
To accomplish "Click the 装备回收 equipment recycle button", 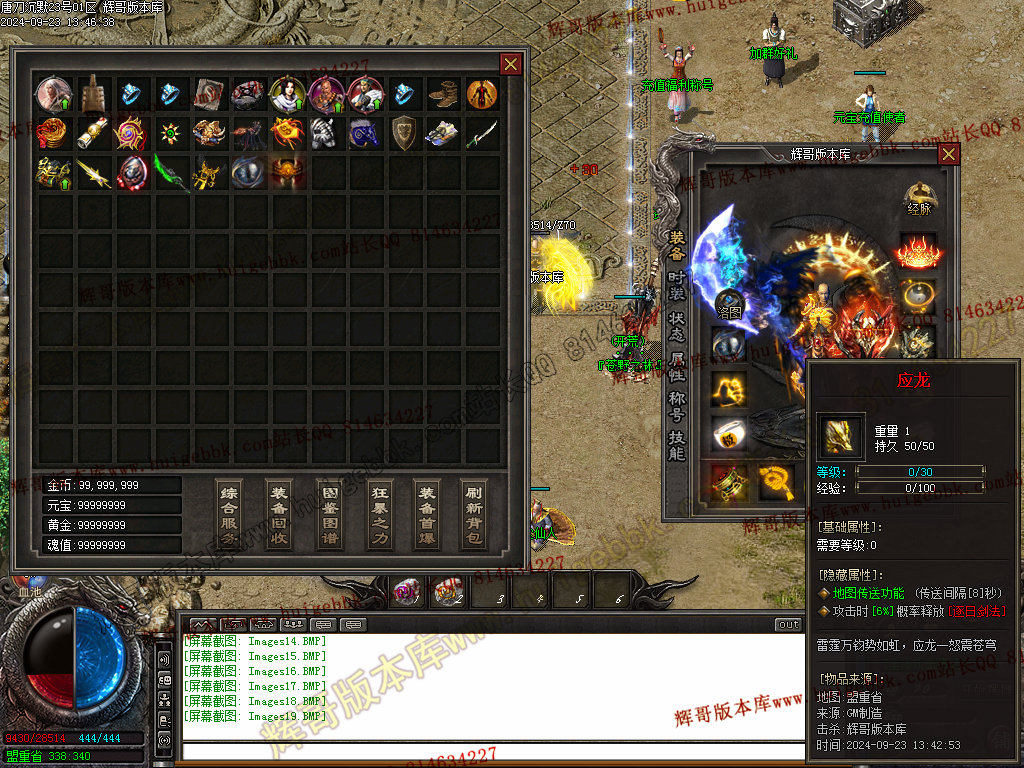I will click(x=279, y=514).
